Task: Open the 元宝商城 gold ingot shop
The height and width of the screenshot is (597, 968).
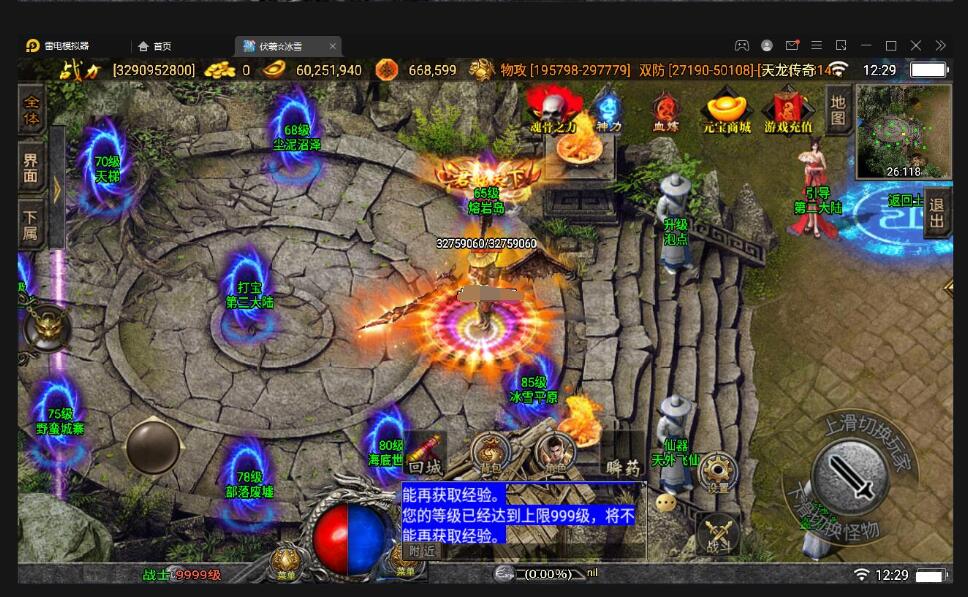Action: pyautogui.click(x=727, y=110)
